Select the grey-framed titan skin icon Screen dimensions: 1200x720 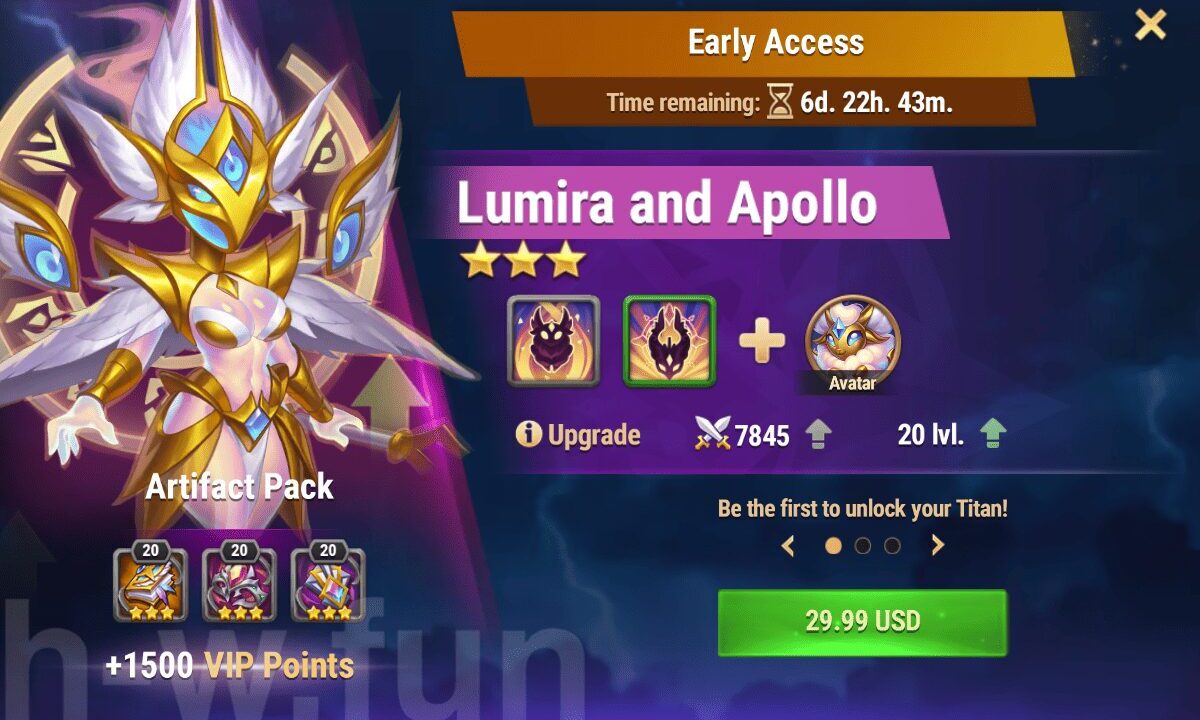tap(553, 341)
